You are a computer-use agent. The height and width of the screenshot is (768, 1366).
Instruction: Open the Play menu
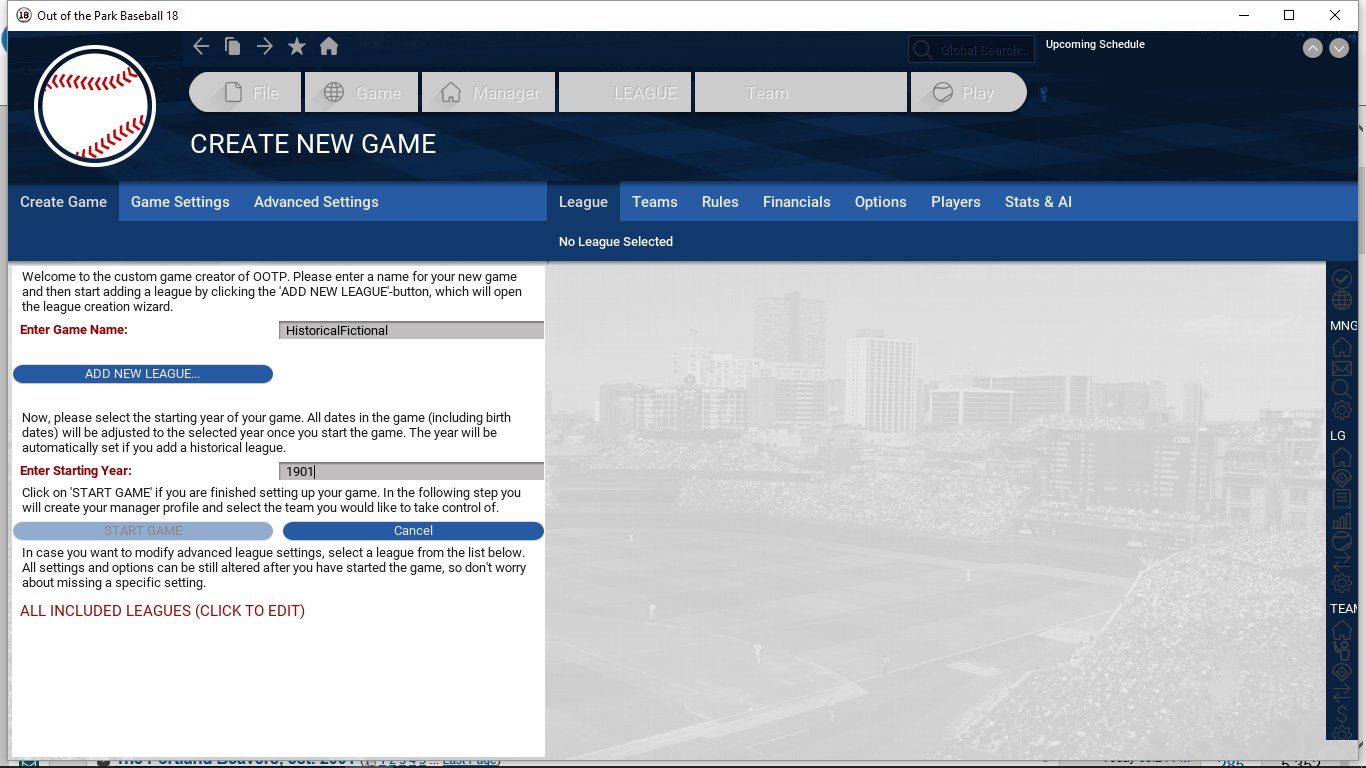(967, 93)
